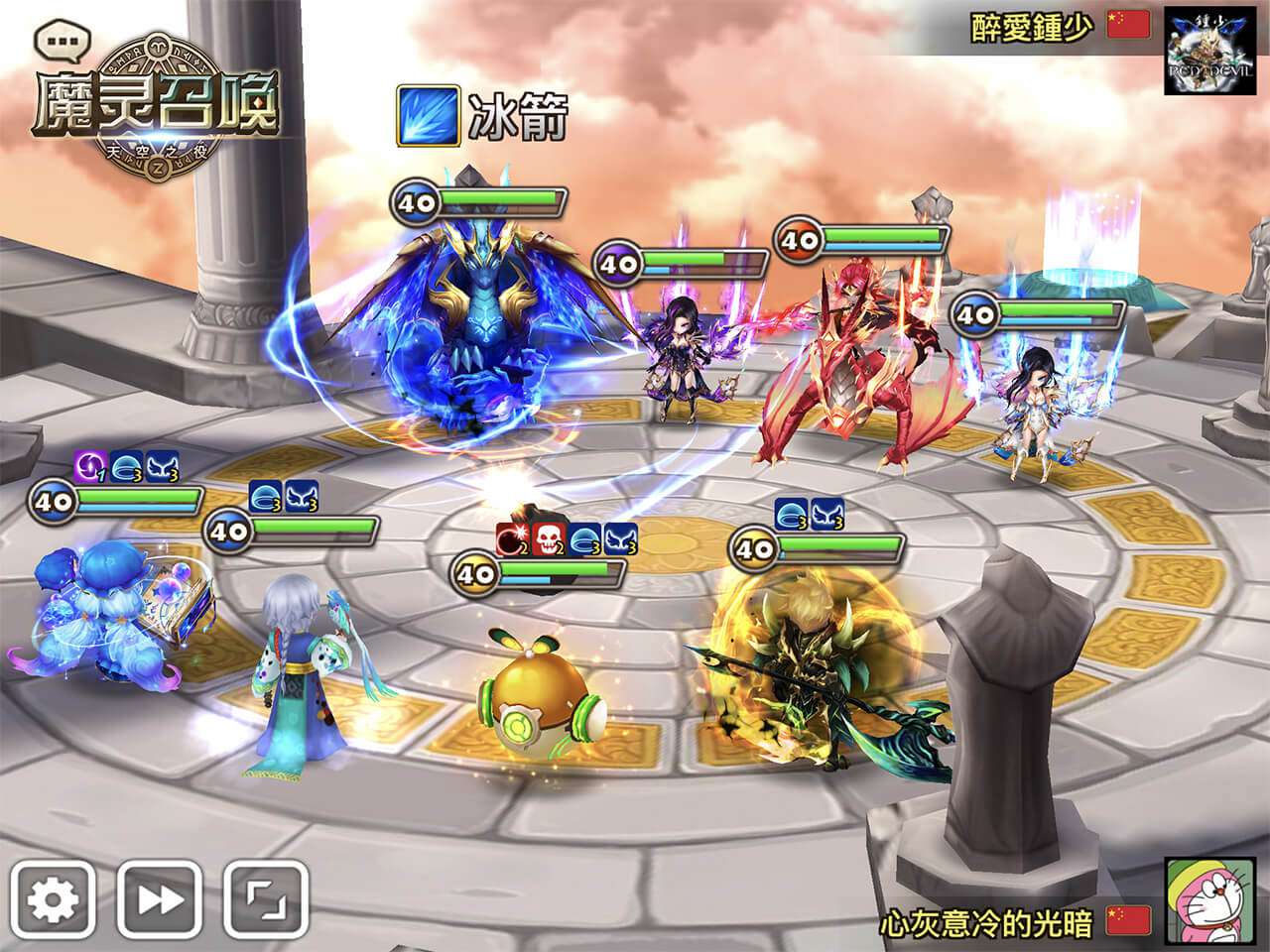The height and width of the screenshot is (952, 1270).
Task: Click the square view toggle button
Action: tap(265, 899)
